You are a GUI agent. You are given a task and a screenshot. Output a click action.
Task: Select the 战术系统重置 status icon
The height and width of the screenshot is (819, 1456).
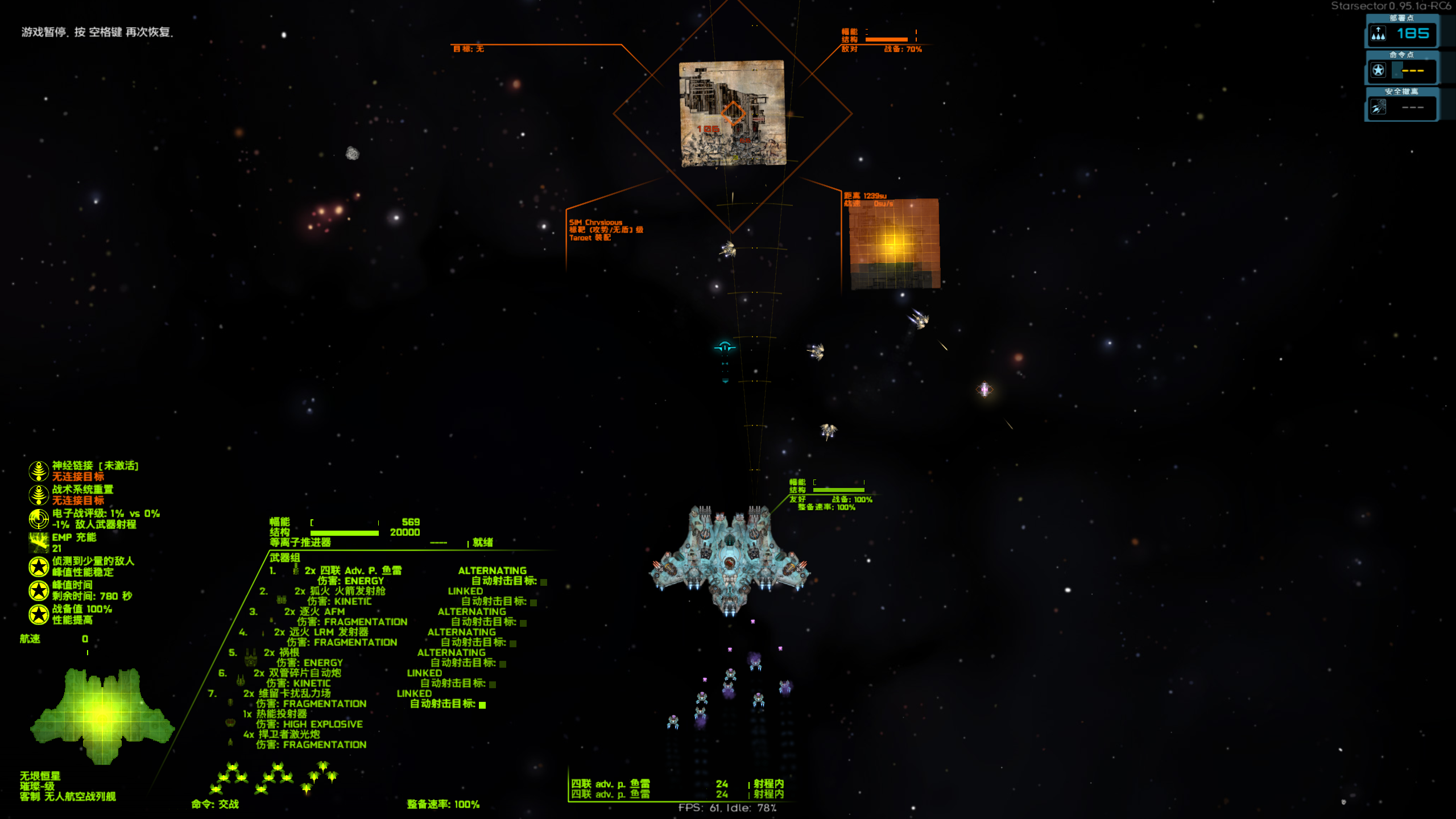click(x=39, y=495)
